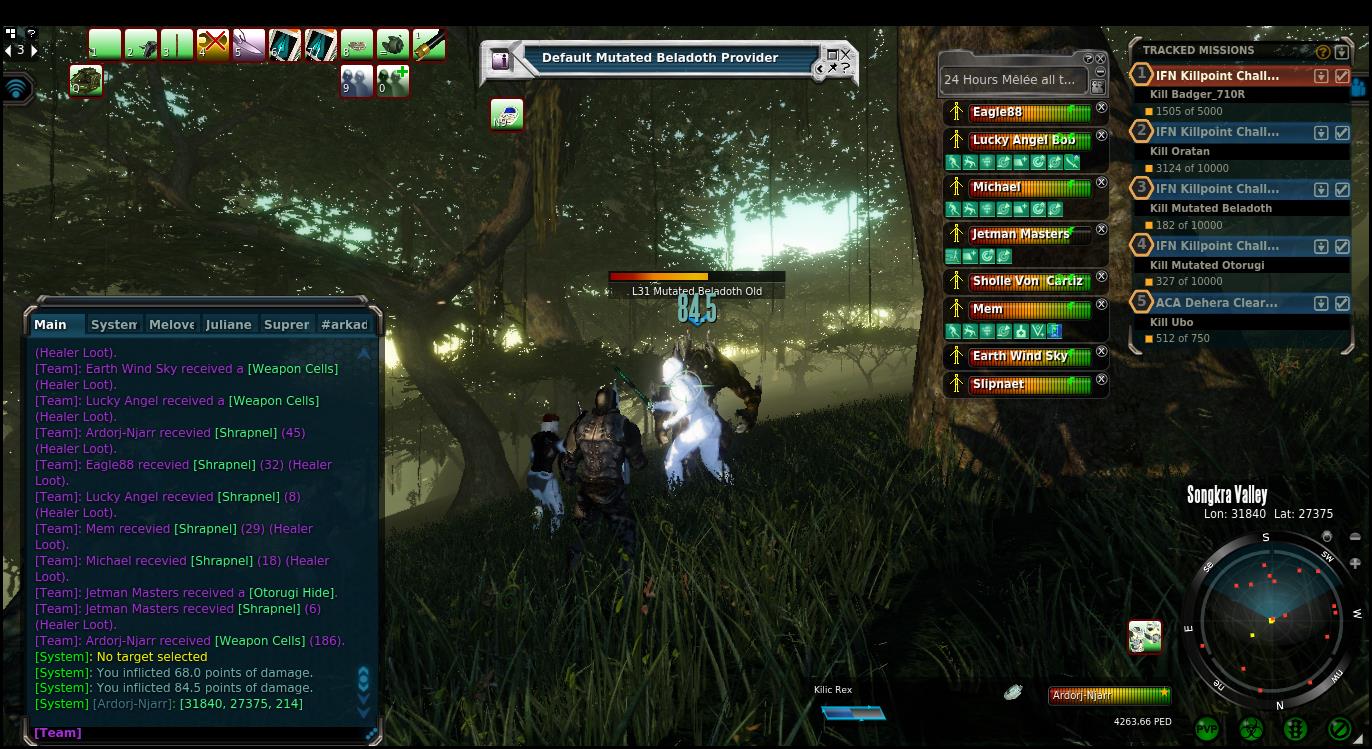
Task: Switch to the System chat tab
Action: tap(113, 324)
